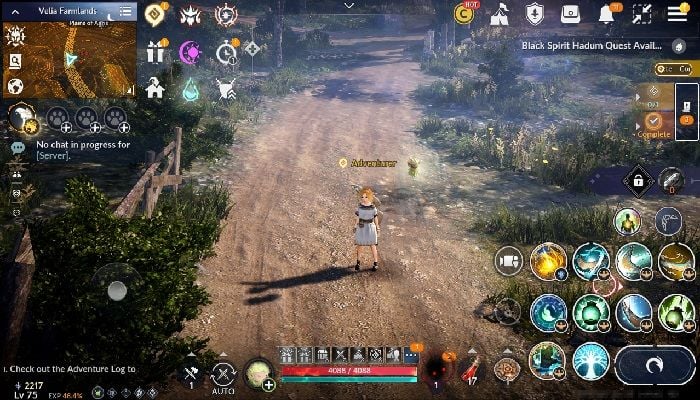Viewport: 700px width, 400px height.
Task: Open the camp tent icon
Action: coord(502,14)
